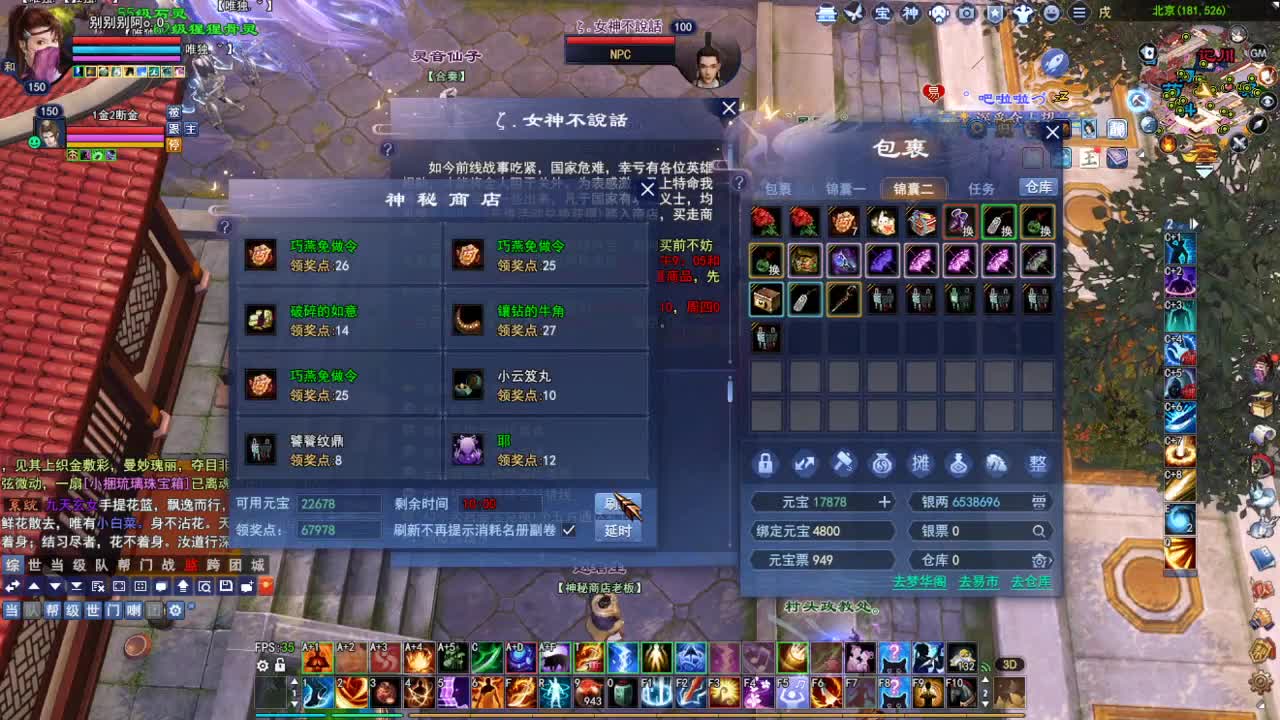Click the plus icon to add 元宝
Viewport: 1280px width, 720px height.
pos(886,501)
